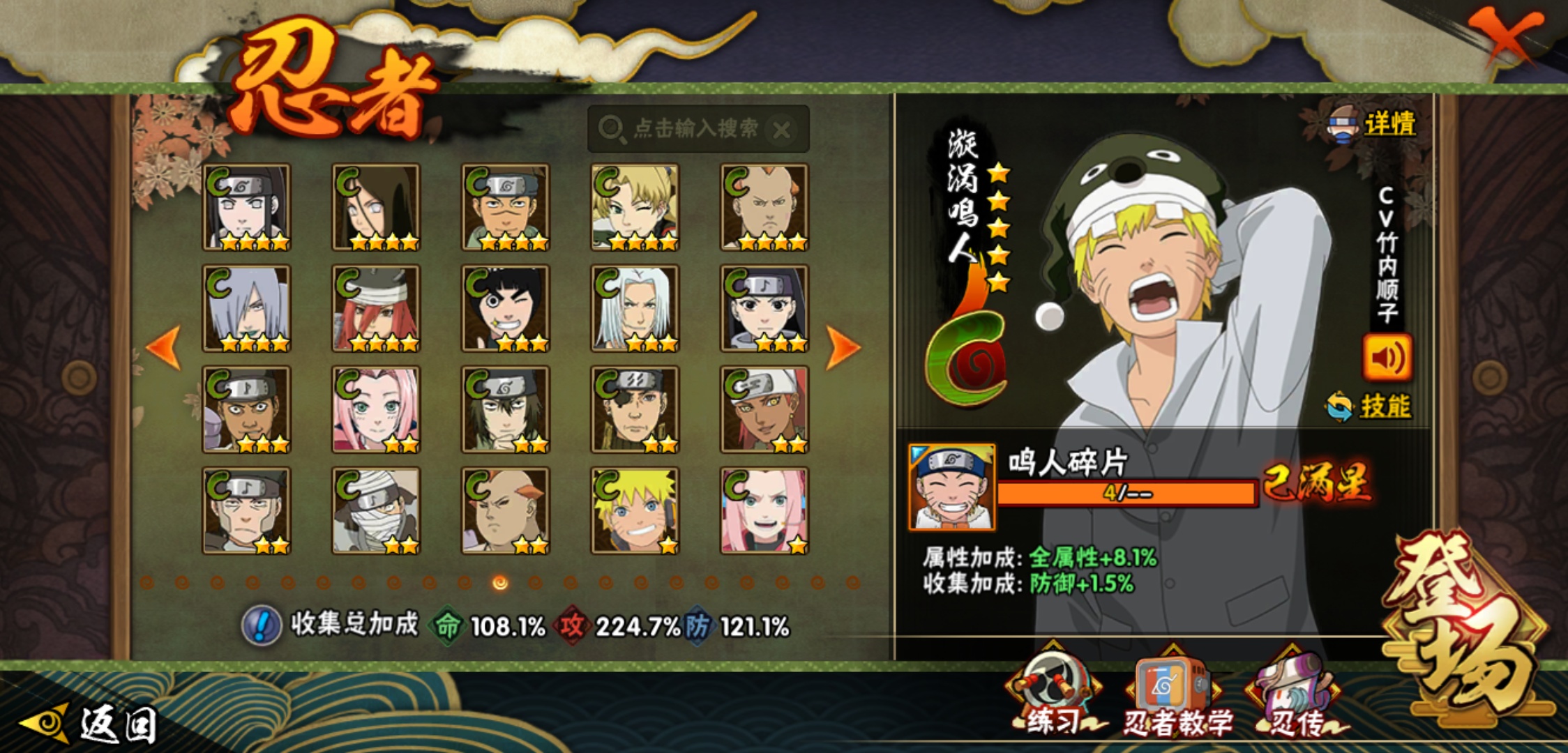1568x753 pixels.
Task: Open the 详情 details panel
Action: [x=1374, y=125]
